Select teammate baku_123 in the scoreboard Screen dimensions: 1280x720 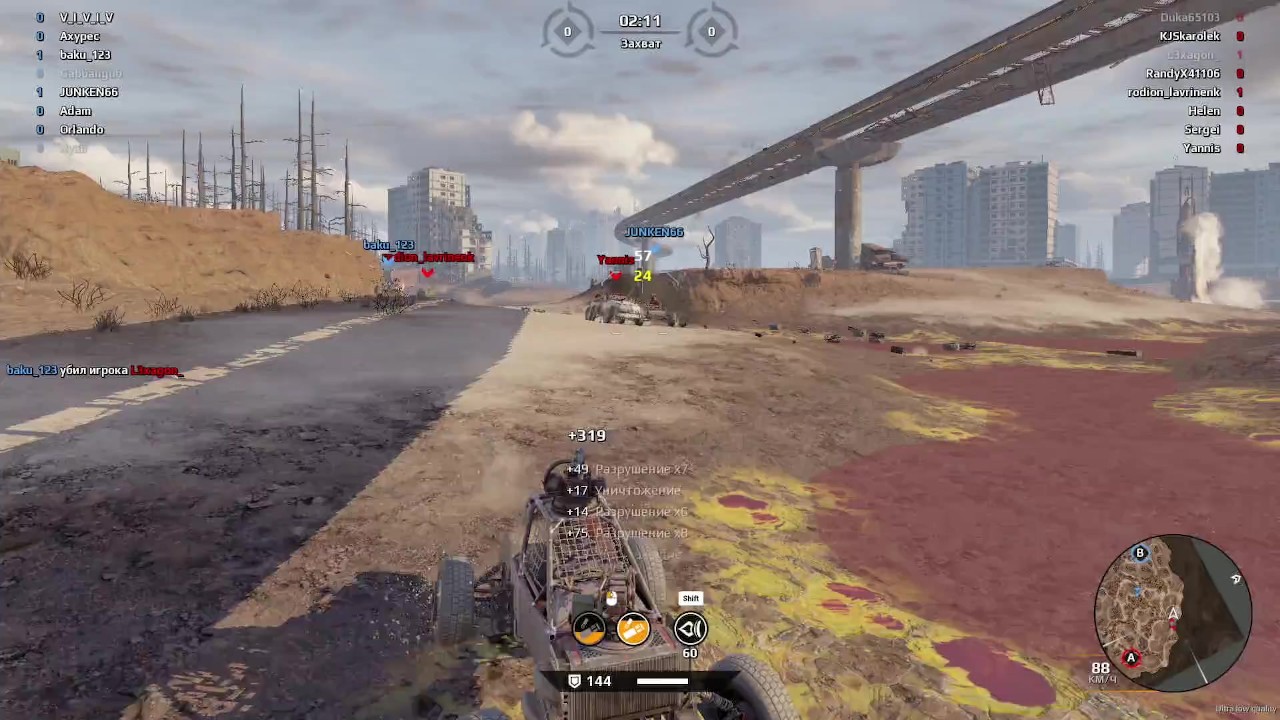[85, 55]
